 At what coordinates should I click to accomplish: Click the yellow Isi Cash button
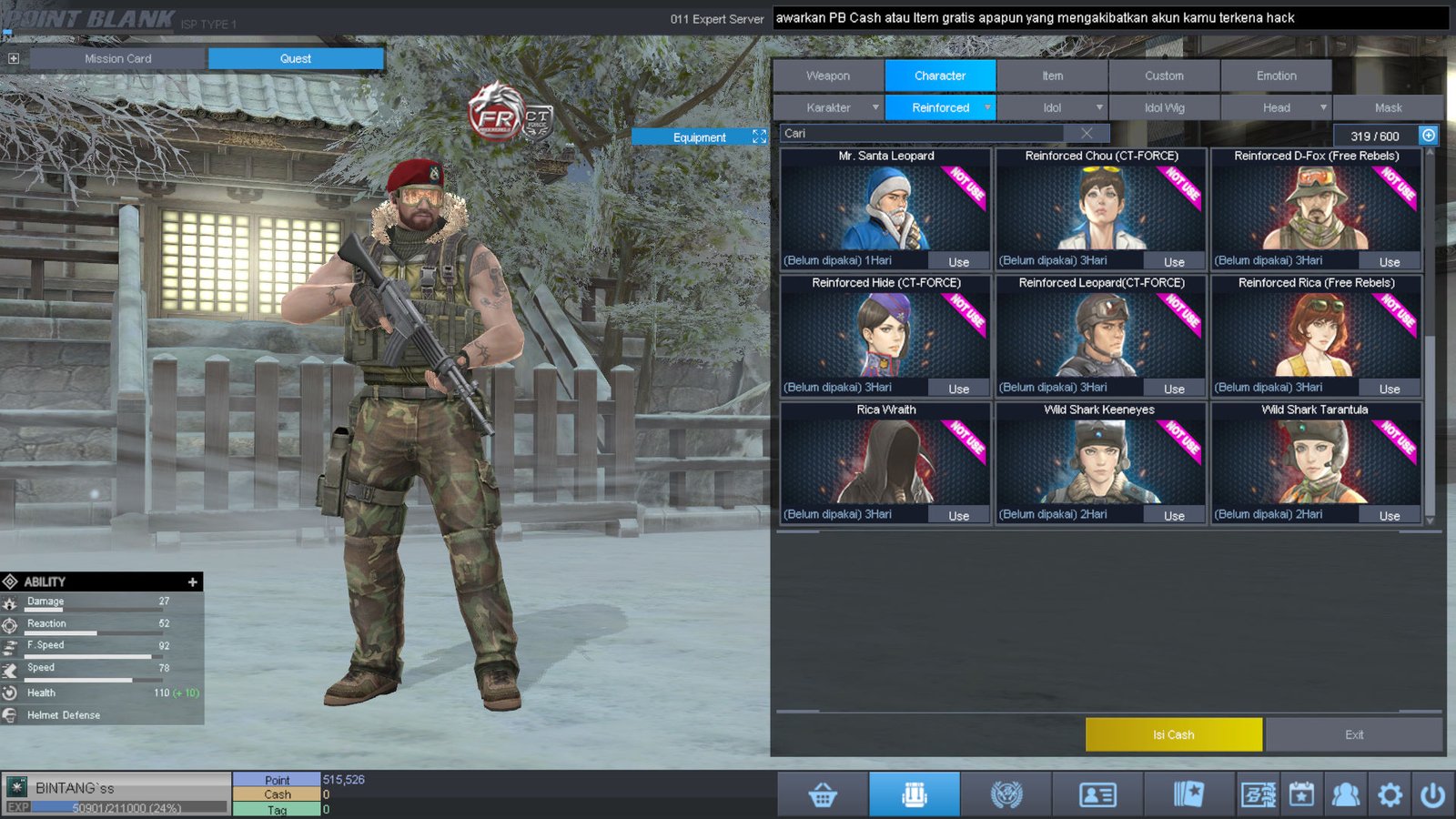pos(1173,734)
